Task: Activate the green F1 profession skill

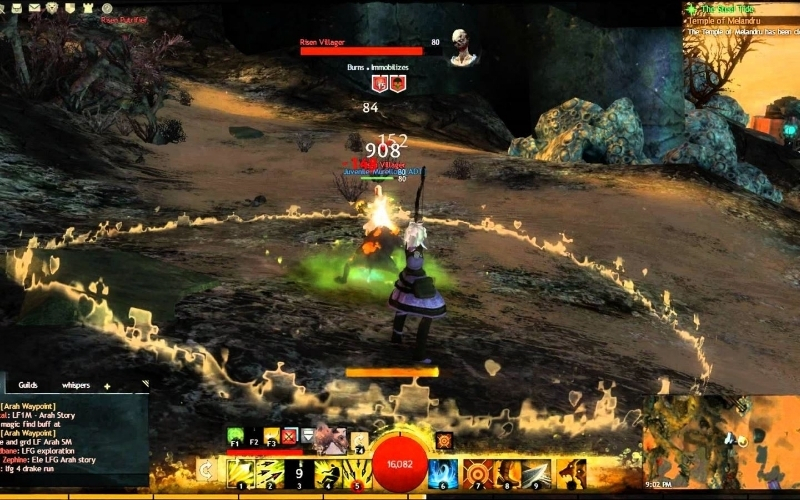Action: tap(235, 436)
